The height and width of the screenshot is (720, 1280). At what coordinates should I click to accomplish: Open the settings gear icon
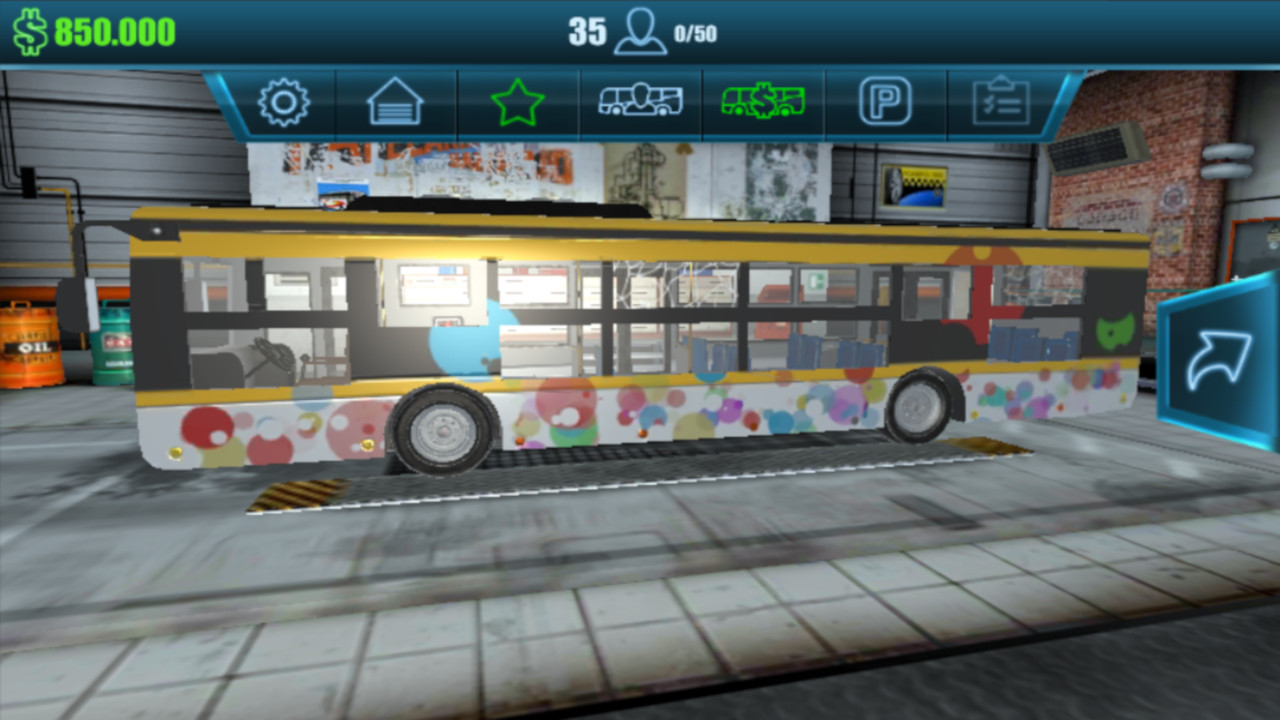pyautogui.click(x=283, y=101)
